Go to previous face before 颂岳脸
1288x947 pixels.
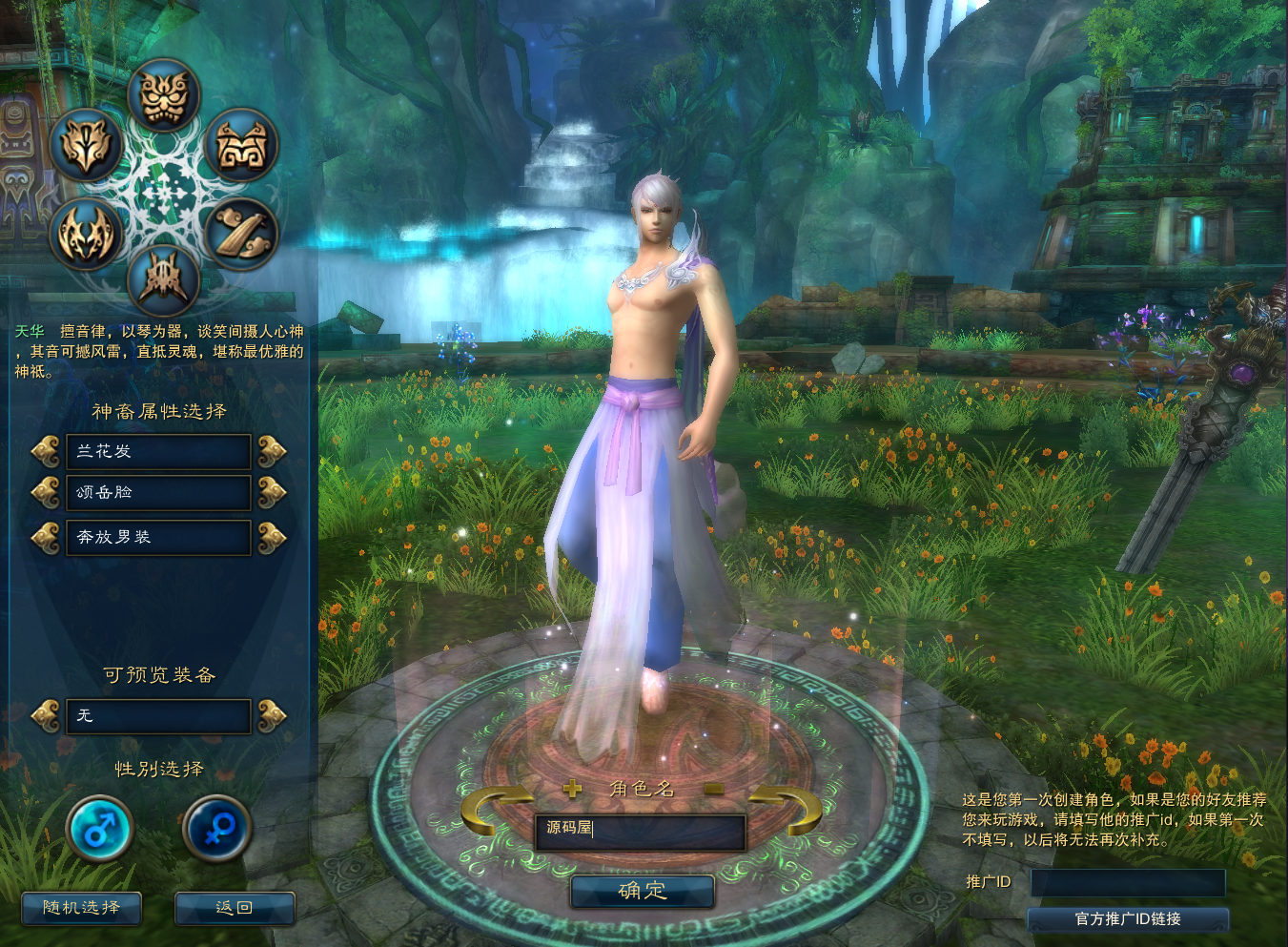point(45,493)
